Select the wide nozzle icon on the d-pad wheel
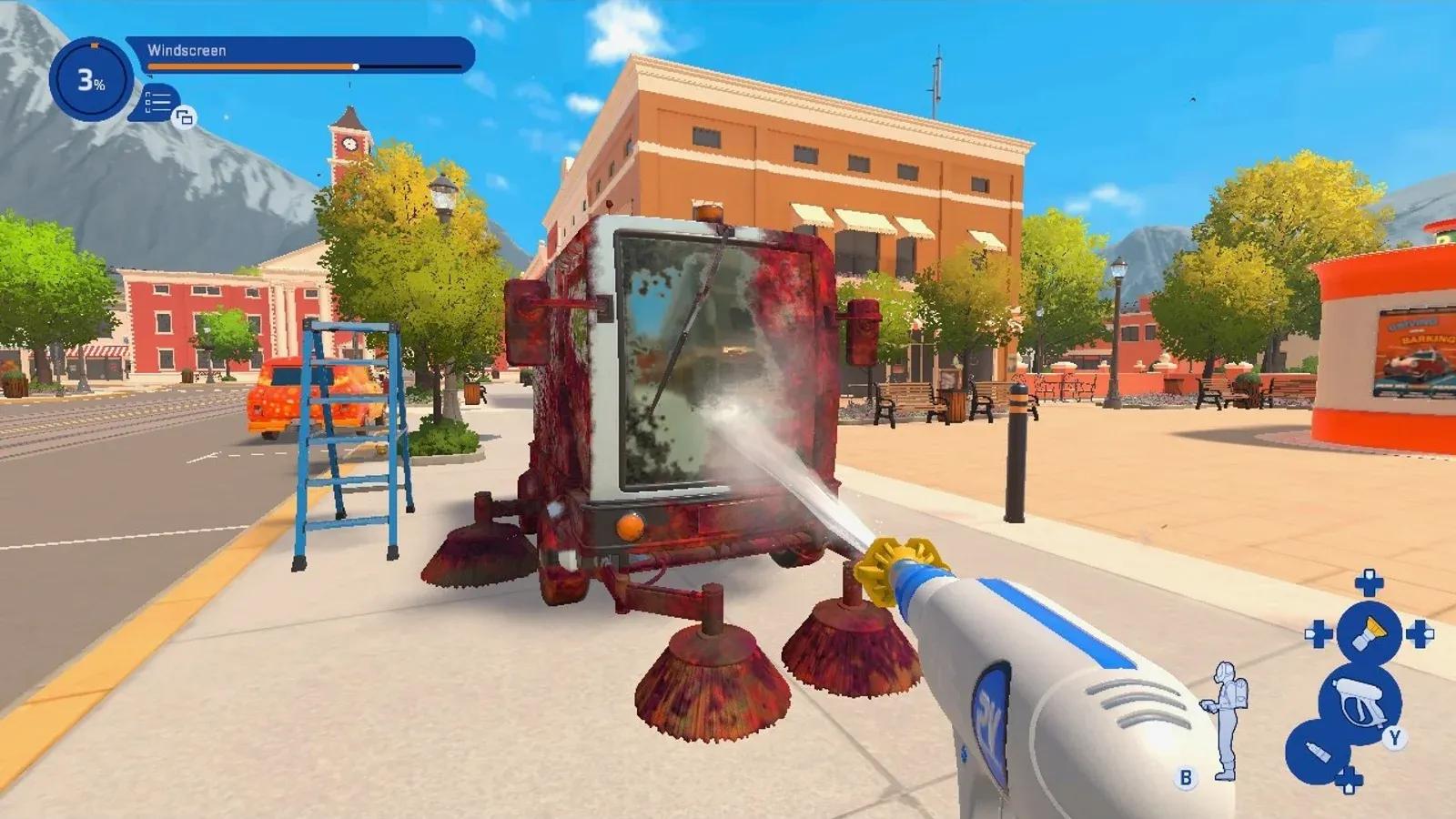The image size is (1456, 819). tap(1368, 632)
